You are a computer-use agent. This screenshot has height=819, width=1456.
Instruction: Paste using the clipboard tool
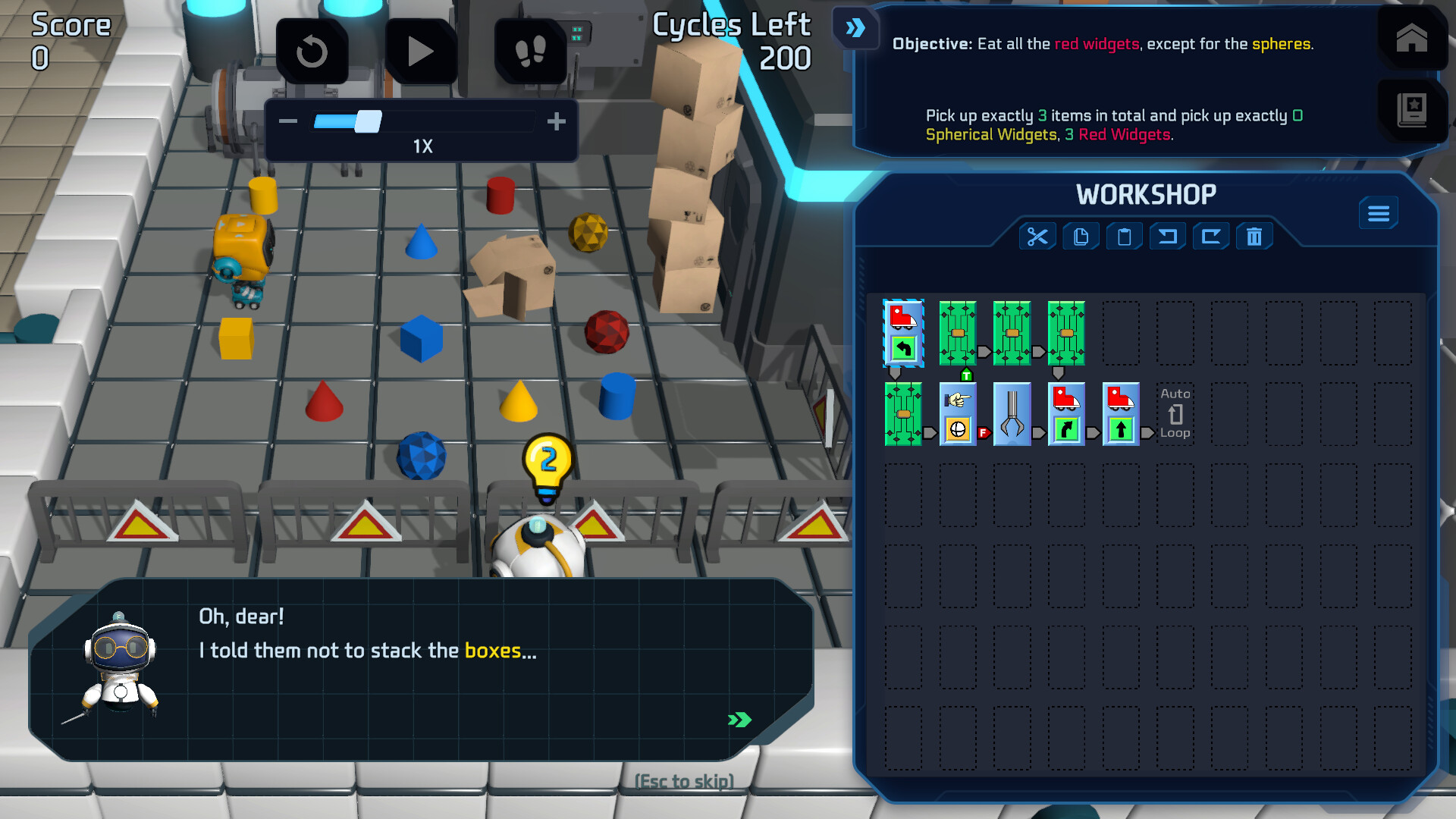point(1124,237)
